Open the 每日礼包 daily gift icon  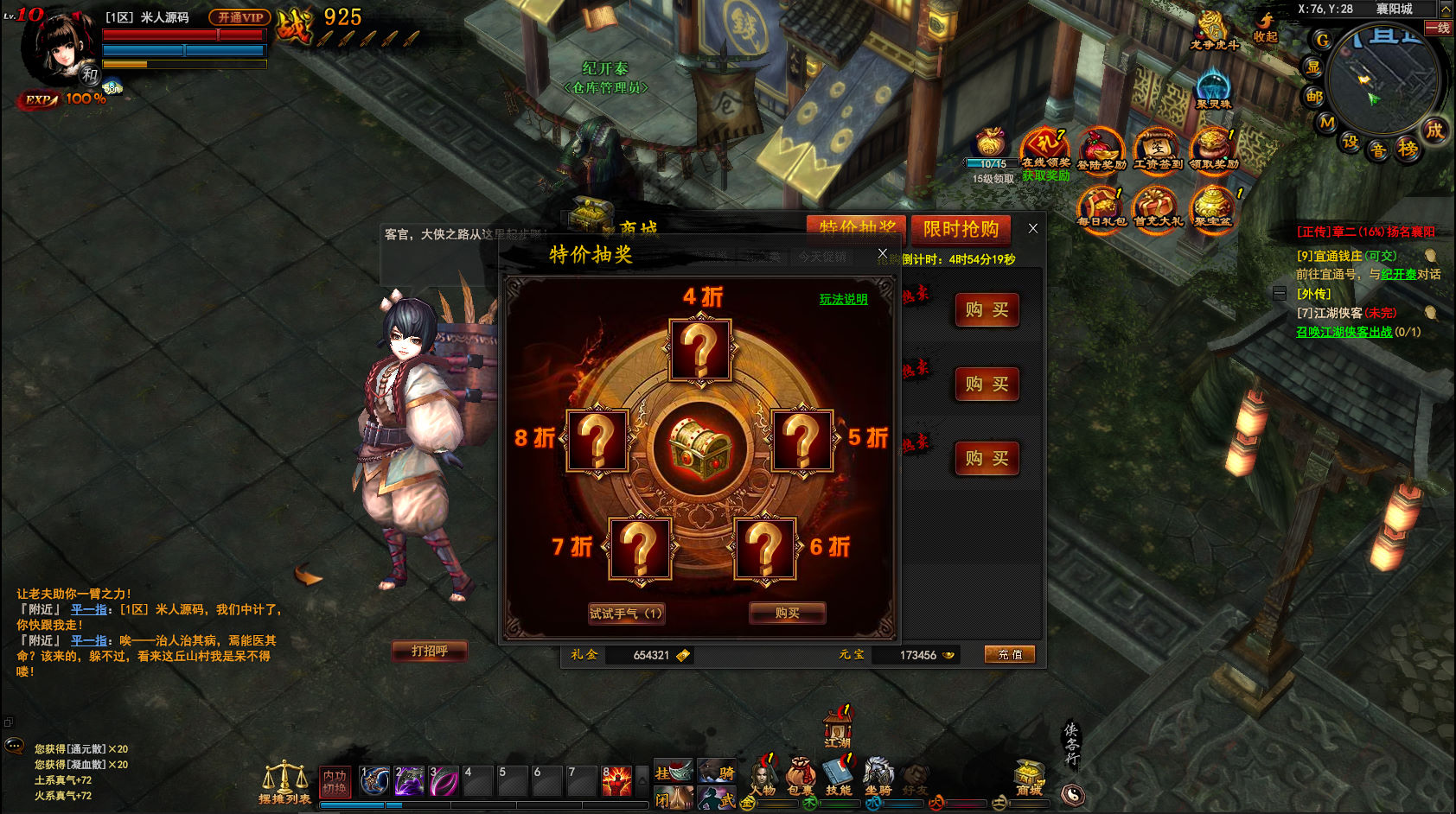(x=1101, y=208)
